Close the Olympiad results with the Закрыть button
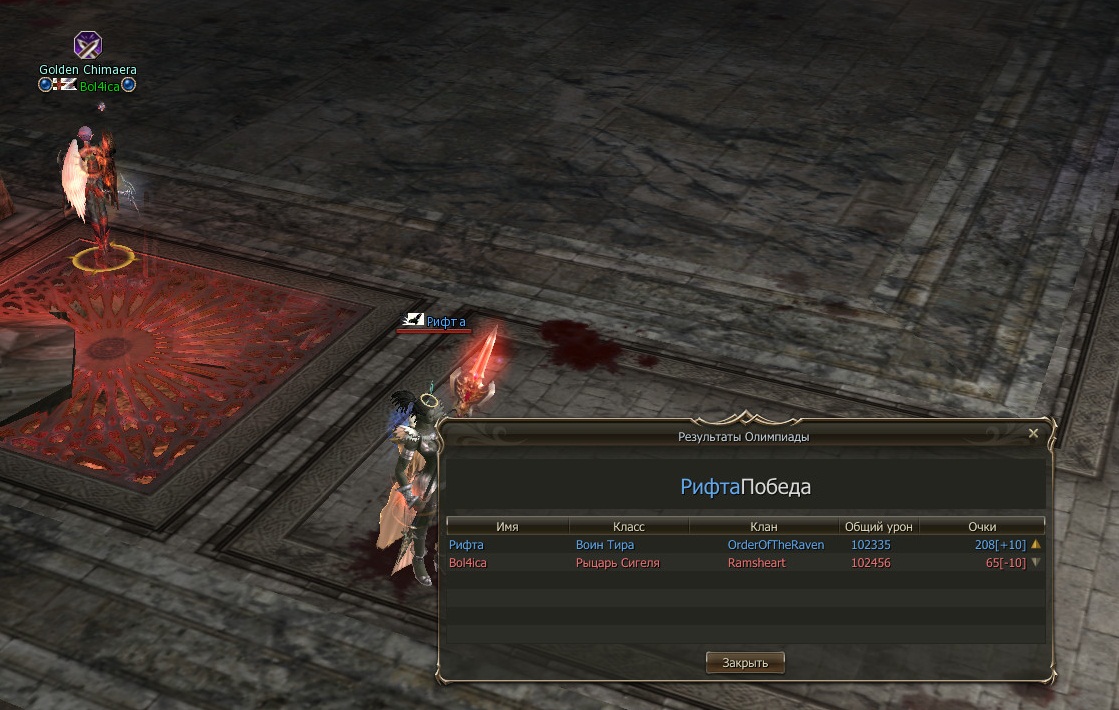 [x=745, y=662]
